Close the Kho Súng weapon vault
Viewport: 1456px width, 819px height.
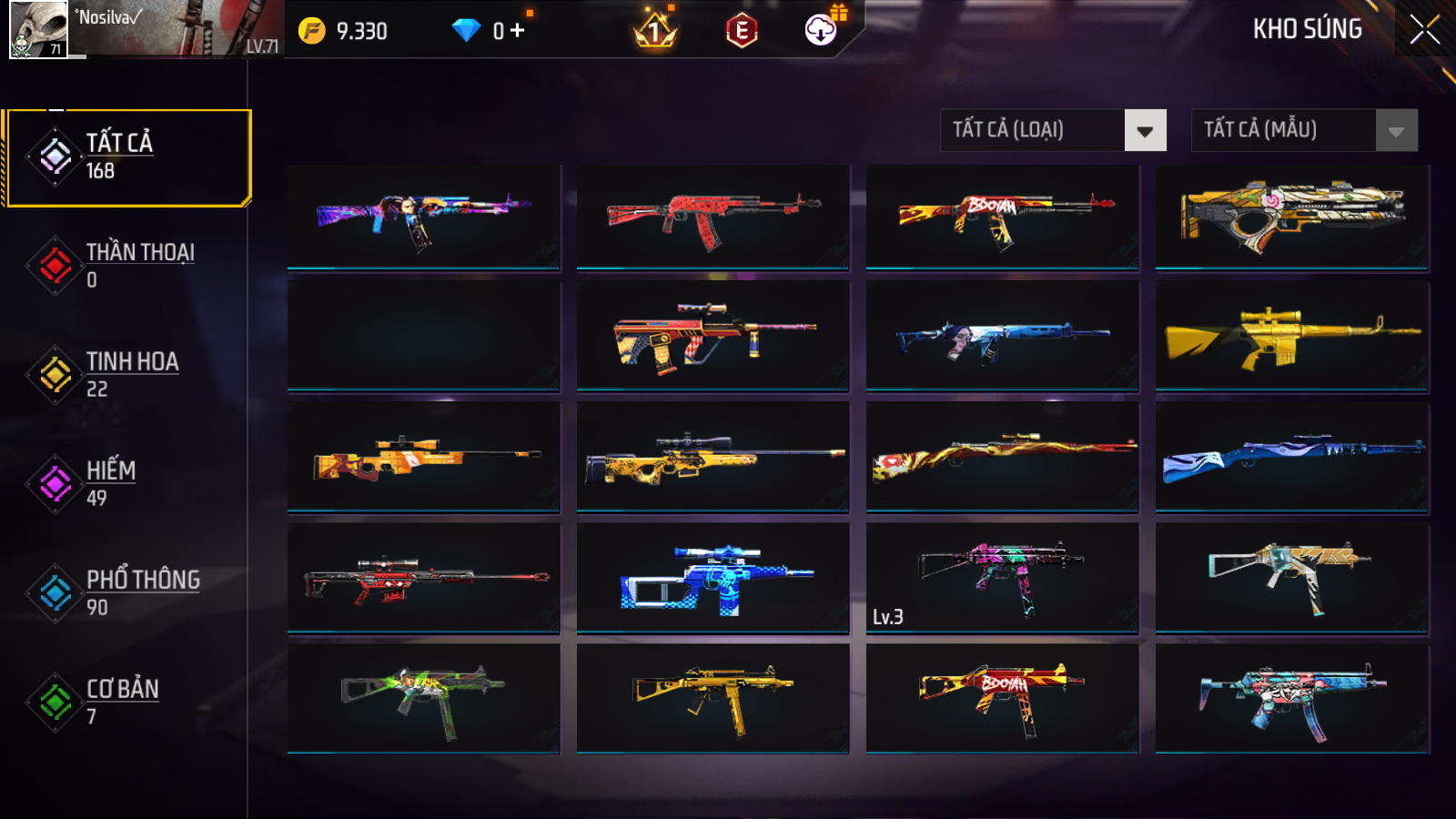click(x=1424, y=29)
